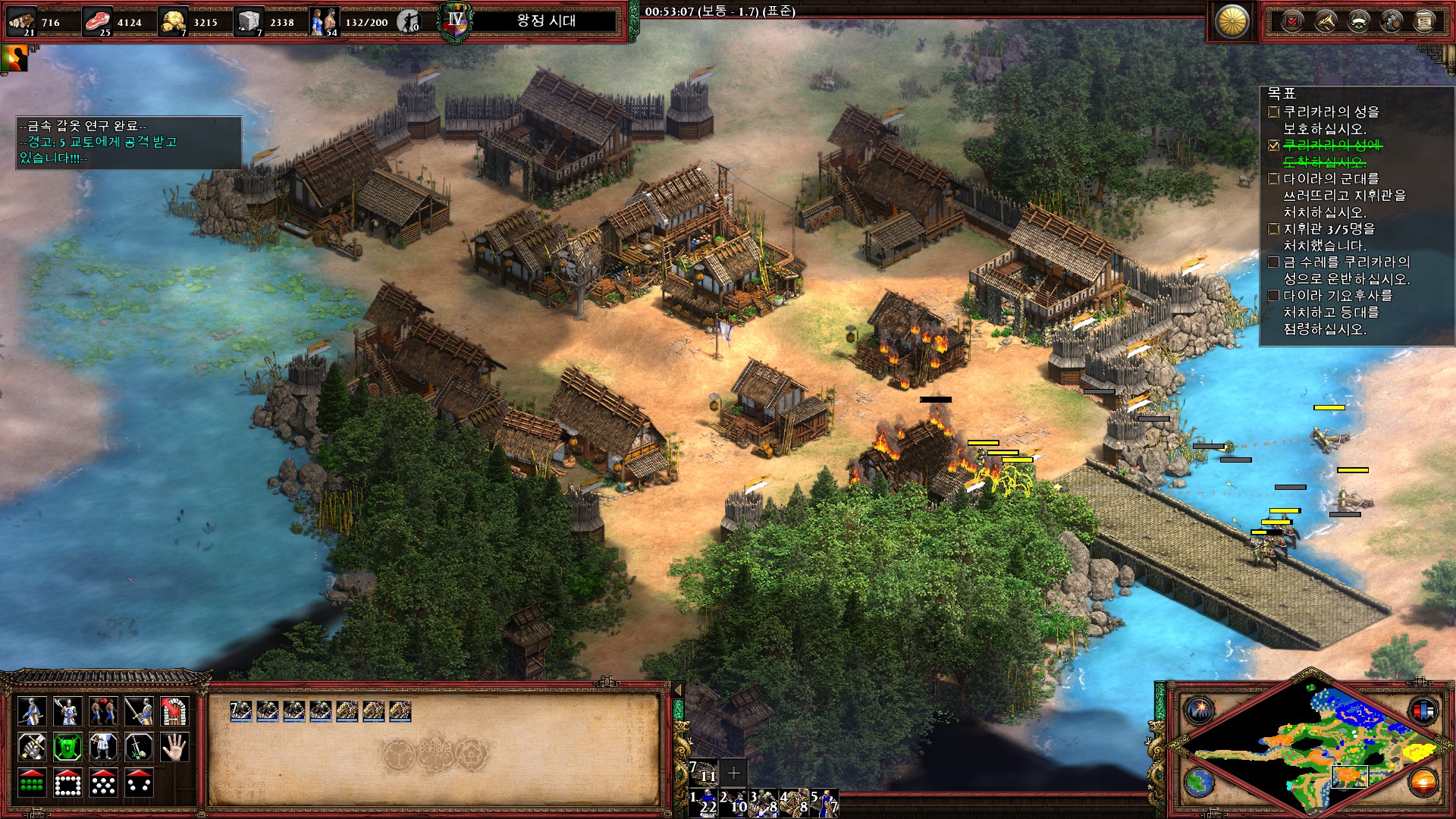Select the first unit portrait in selection panel

tap(241, 711)
